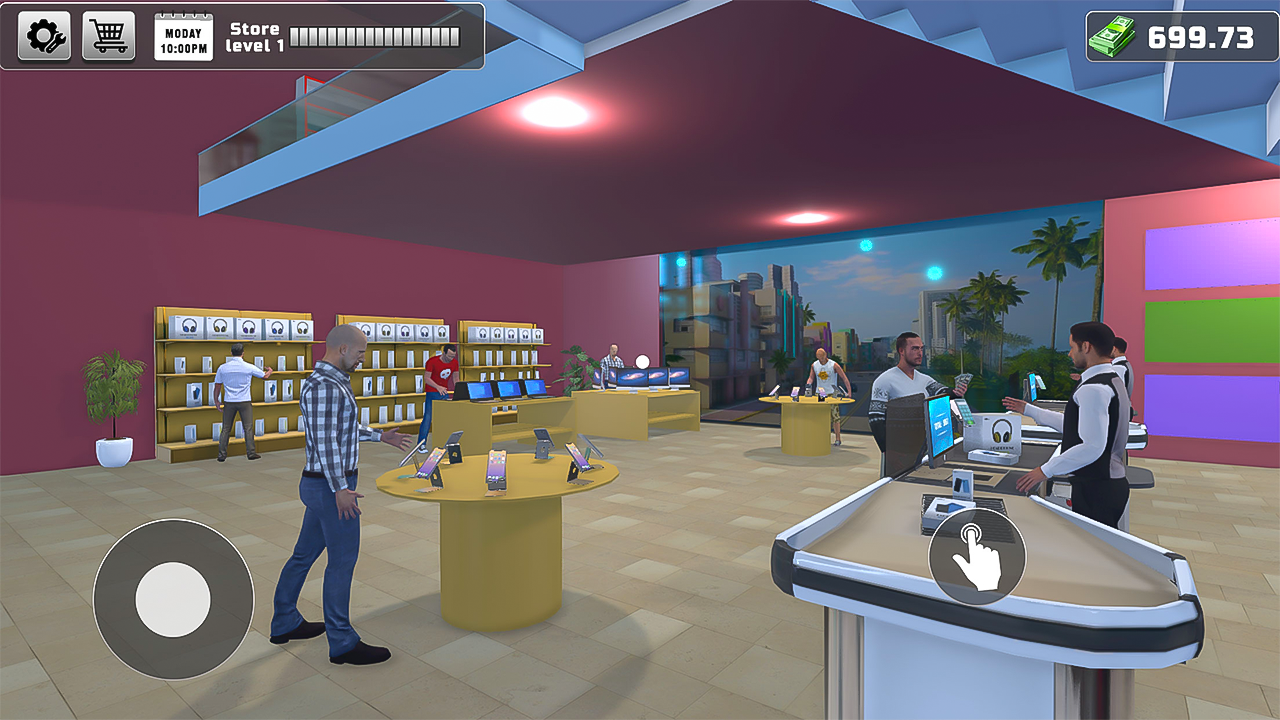1280x720 pixels.
Task: Tap the Store level 1 label
Action: [x=255, y=35]
